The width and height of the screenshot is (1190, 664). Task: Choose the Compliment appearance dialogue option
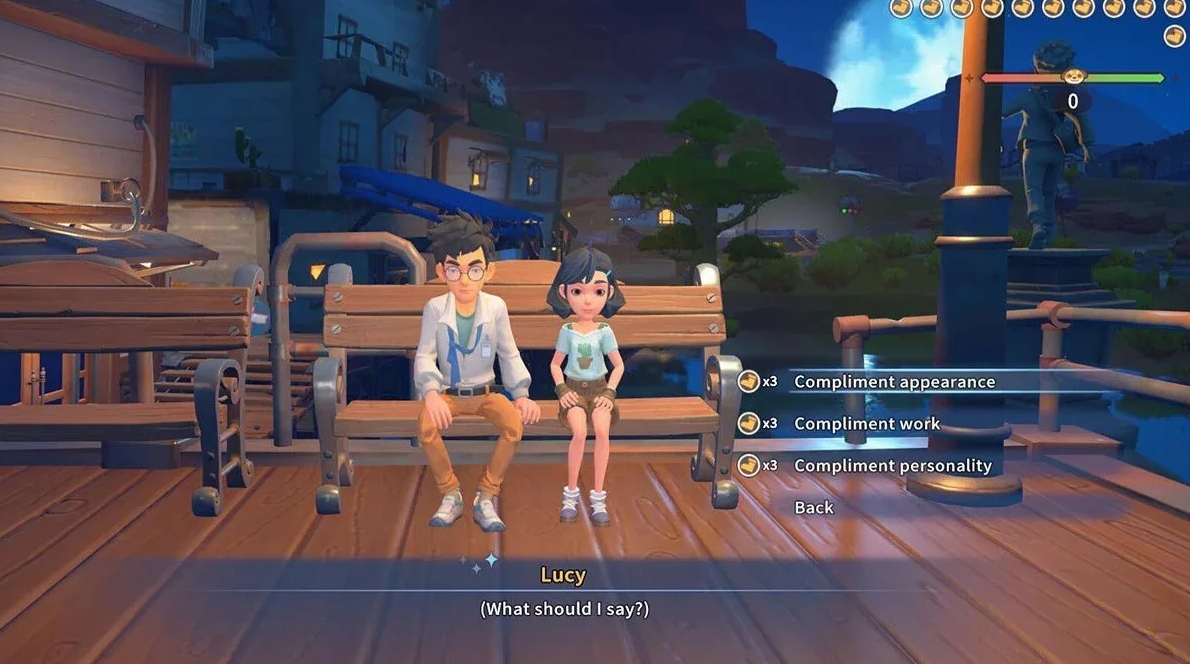(894, 382)
